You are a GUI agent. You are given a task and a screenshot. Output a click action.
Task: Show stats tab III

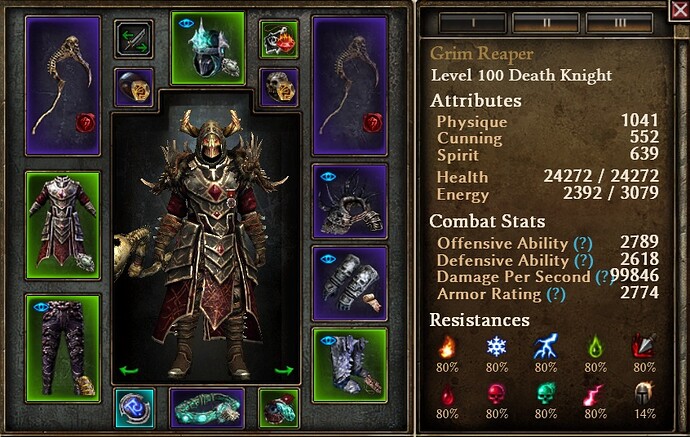point(620,20)
